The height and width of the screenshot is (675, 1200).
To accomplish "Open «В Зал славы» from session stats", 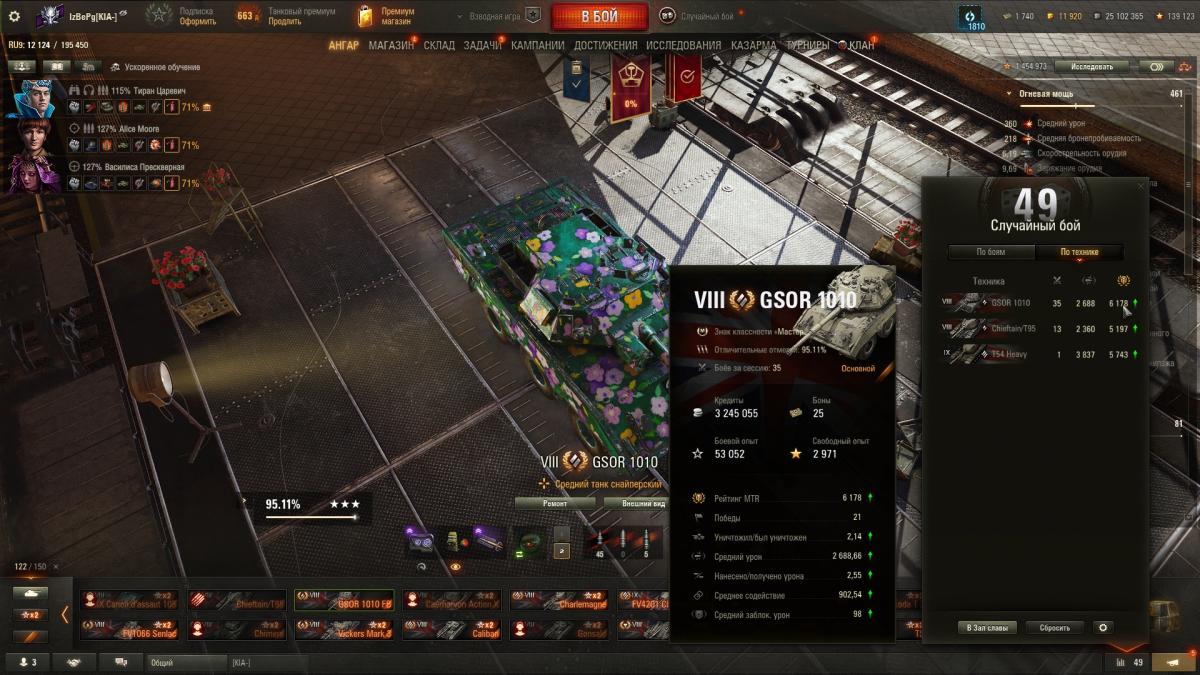I will click(x=988, y=628).
